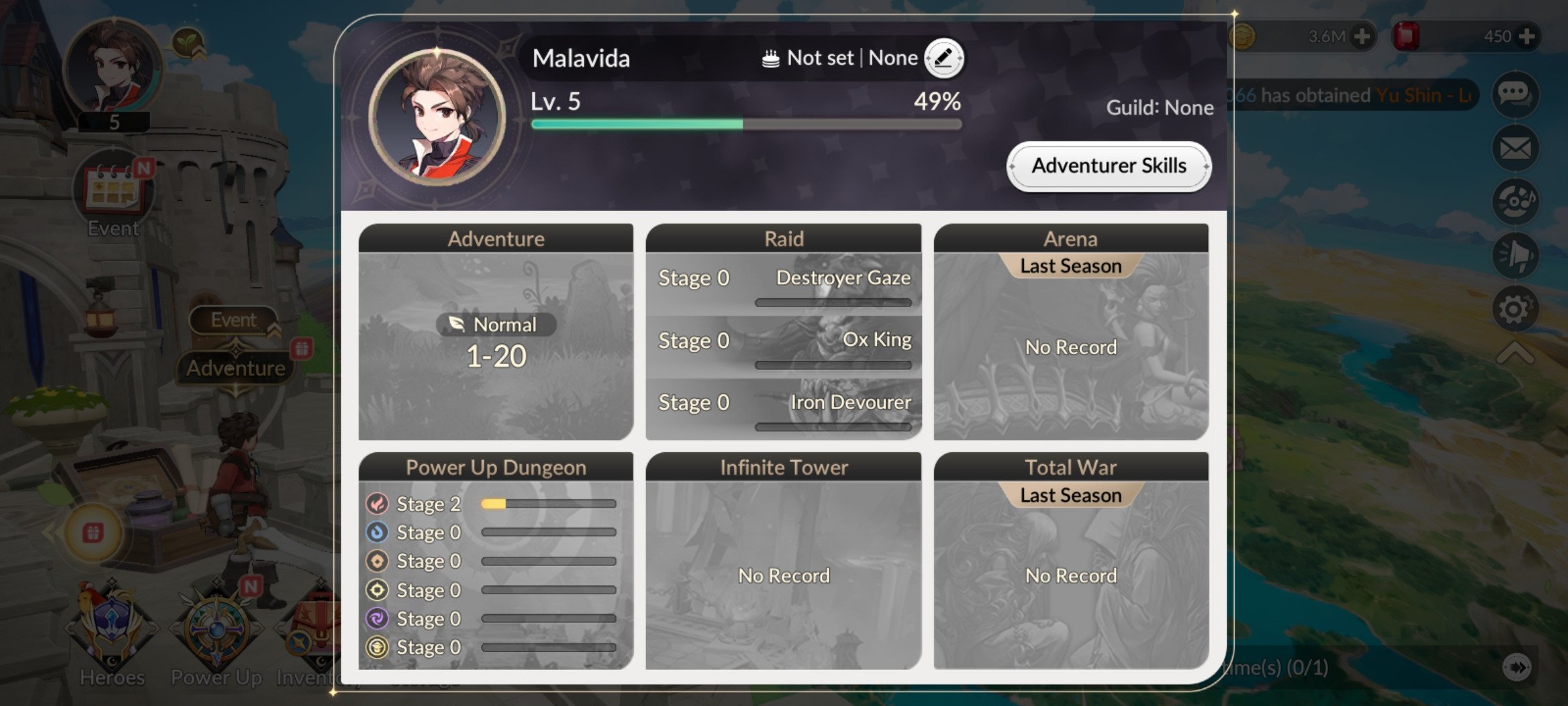
Task: Open the megaphone announcements icon
Action: 1515,255
